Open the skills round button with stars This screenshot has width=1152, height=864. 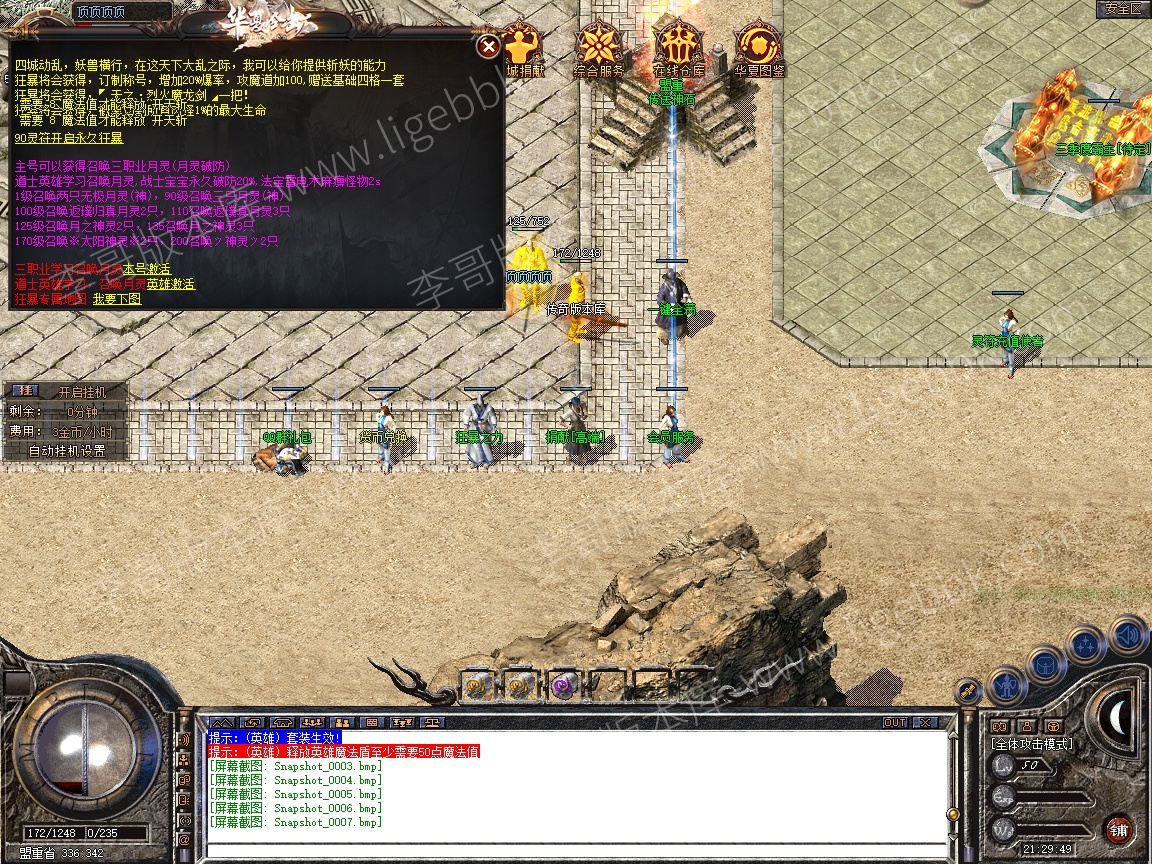pos(1087,645)
